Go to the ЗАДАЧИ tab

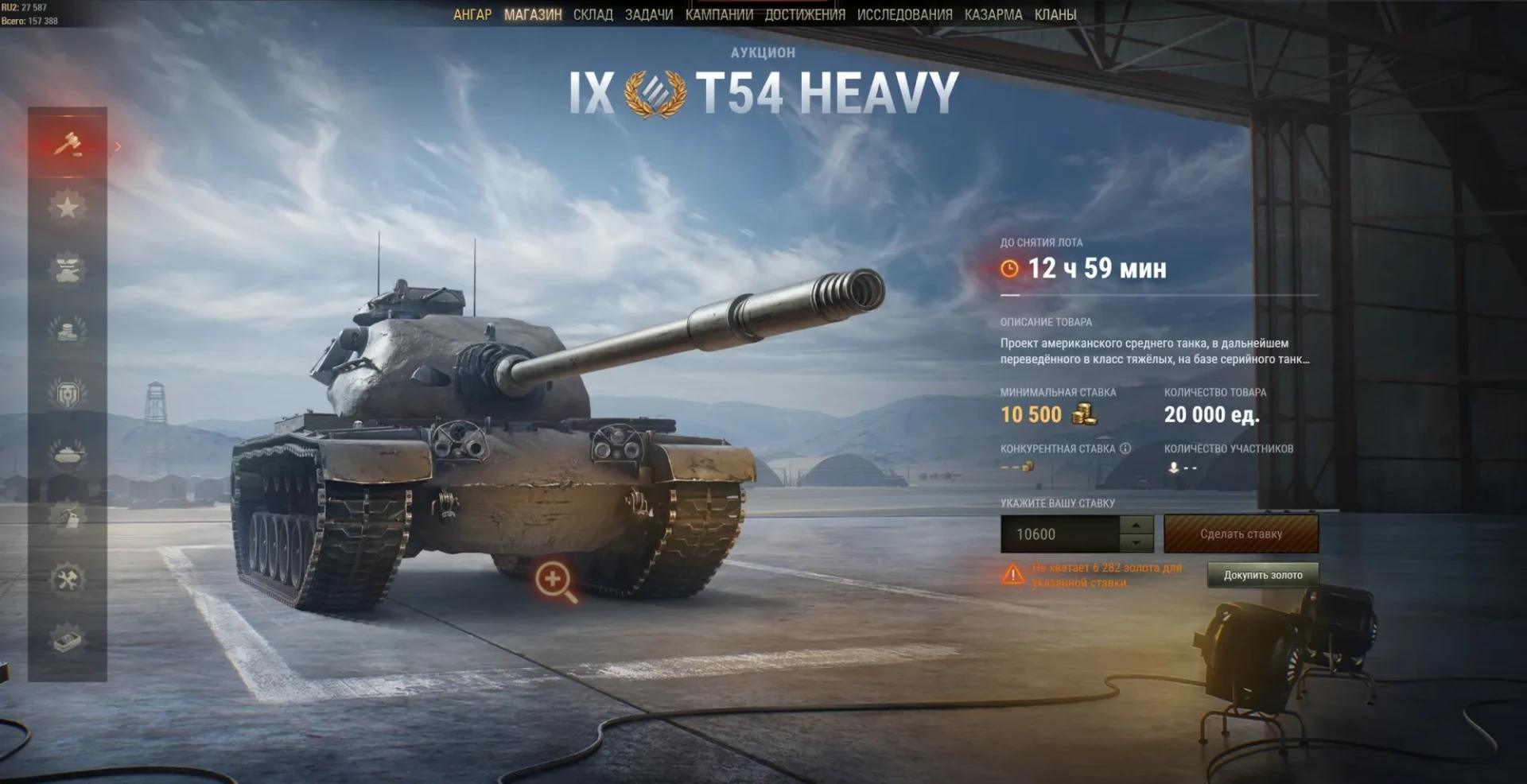click(649, 14)
